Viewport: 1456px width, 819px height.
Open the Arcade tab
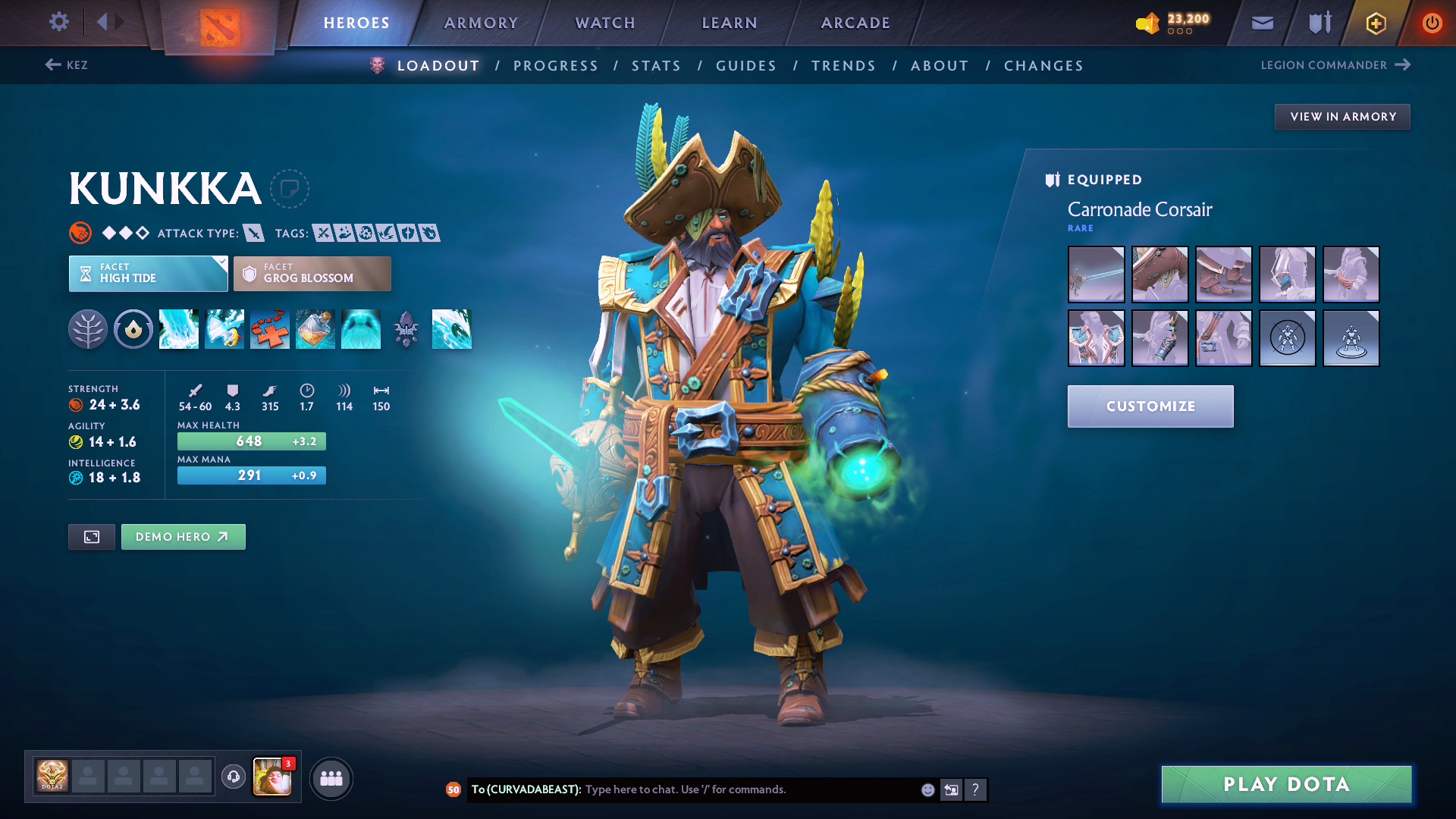pyautogui.click(x=855, y=23)
